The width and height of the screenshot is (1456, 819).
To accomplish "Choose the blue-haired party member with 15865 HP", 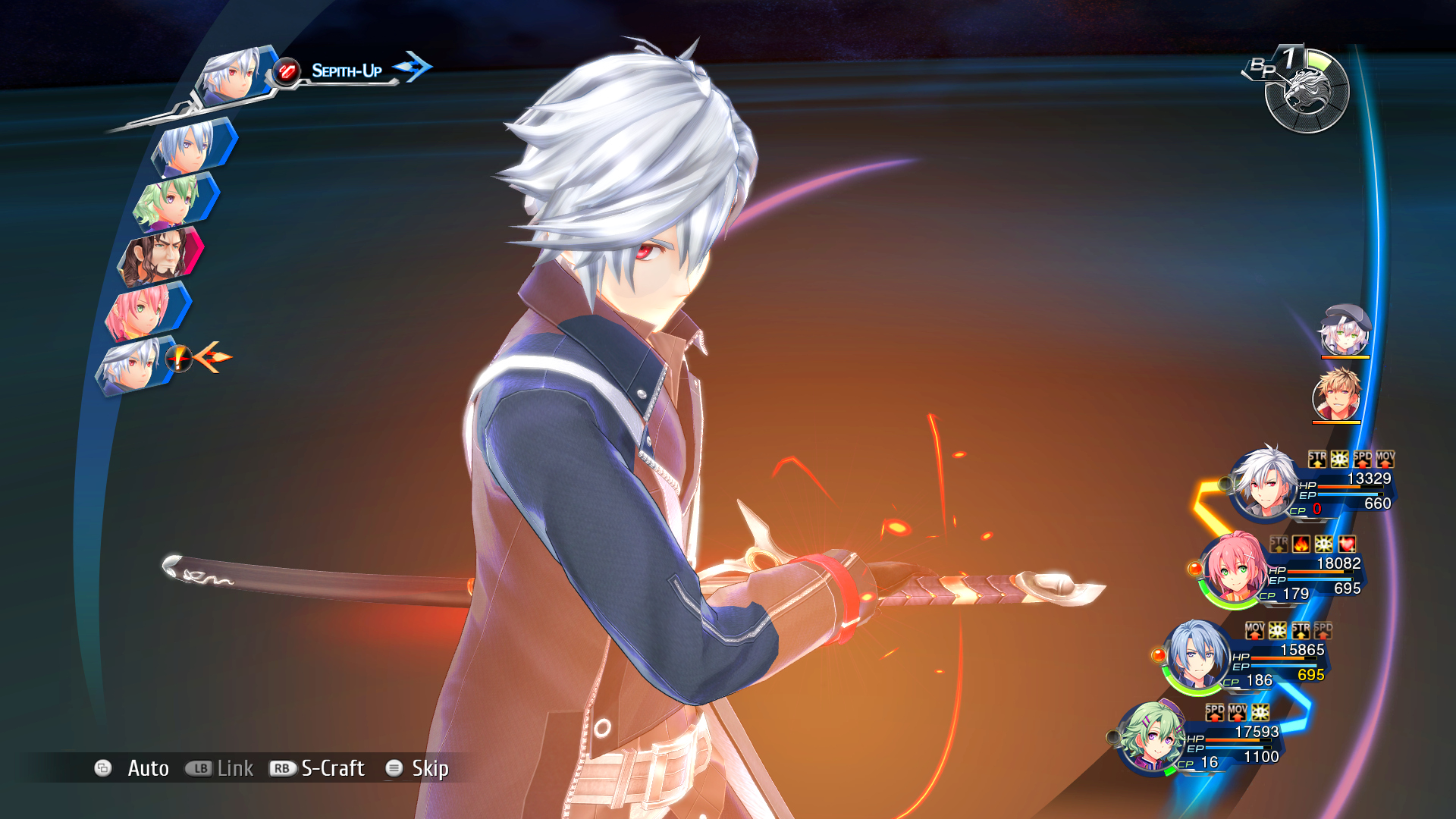I will point(1196,655).
